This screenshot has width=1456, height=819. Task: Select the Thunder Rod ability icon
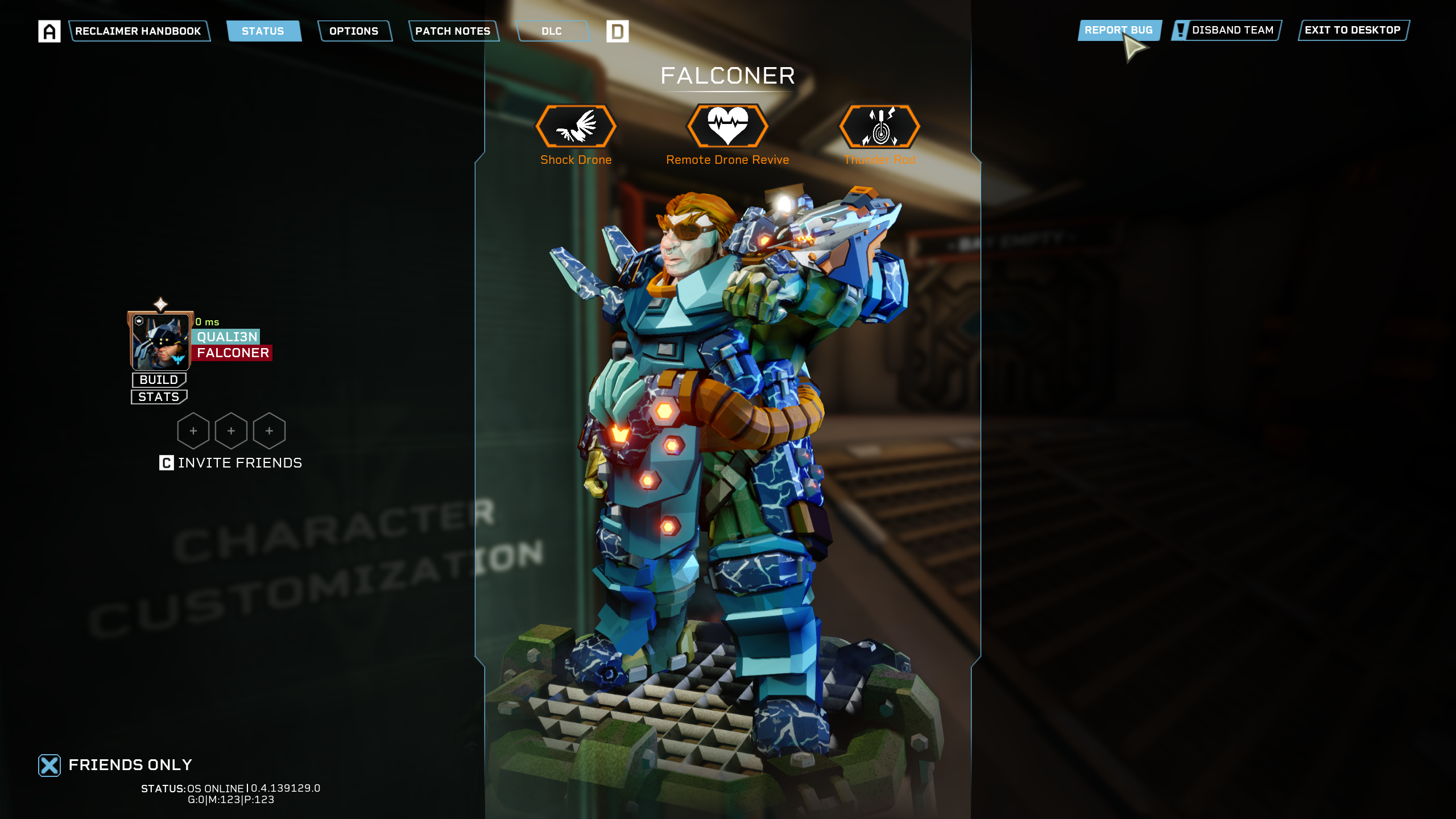click(879, 127)
